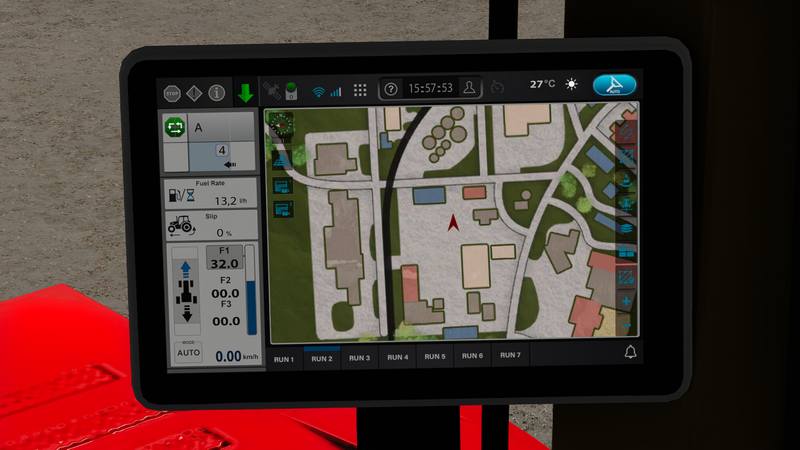Toggle the AUTO mode button
The height and width of the screenshot is (450, 800).
coord(188,352)
